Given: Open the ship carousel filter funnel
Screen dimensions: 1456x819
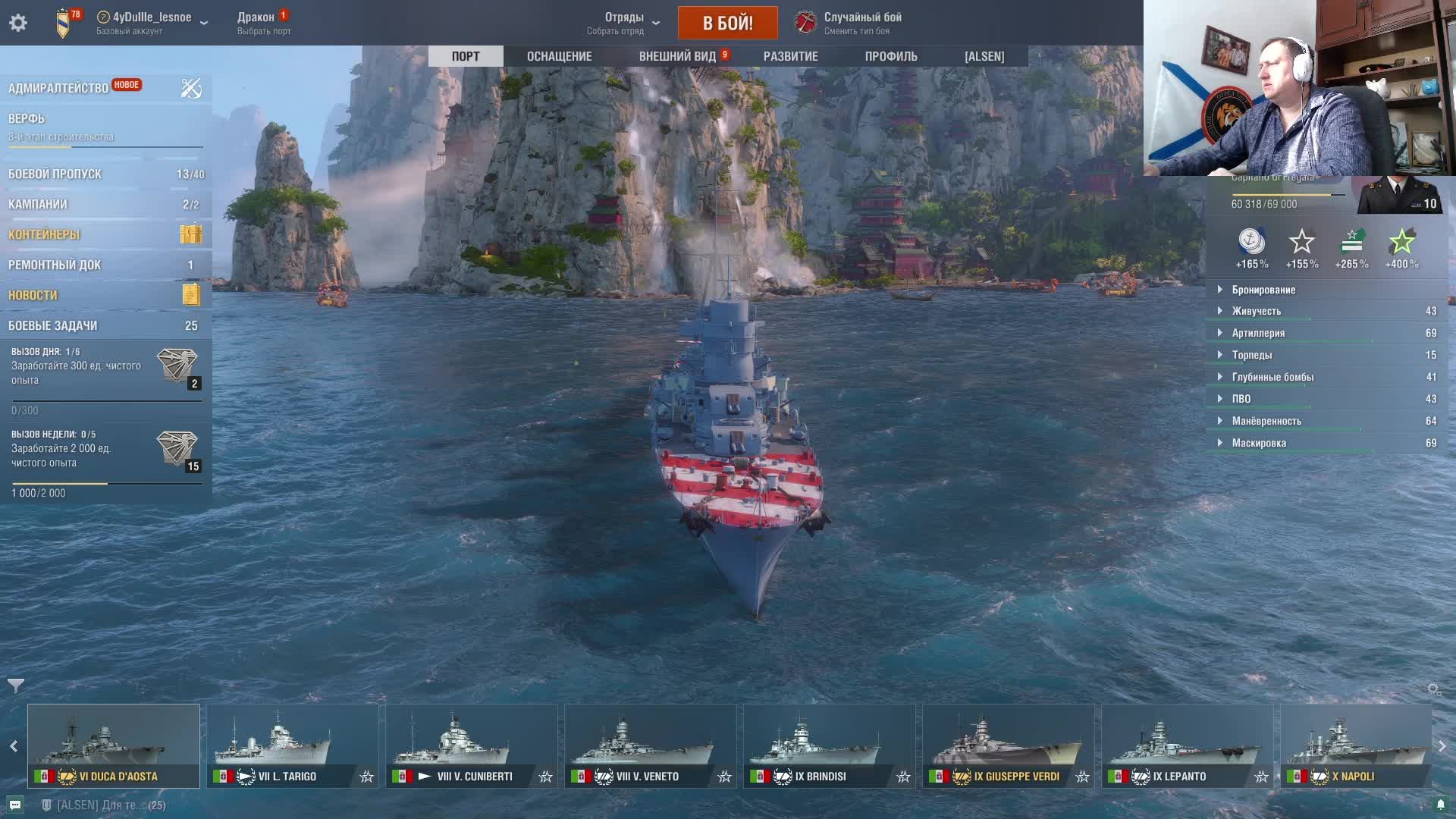Looking at the screenshot, I should (x=16, y=686).
